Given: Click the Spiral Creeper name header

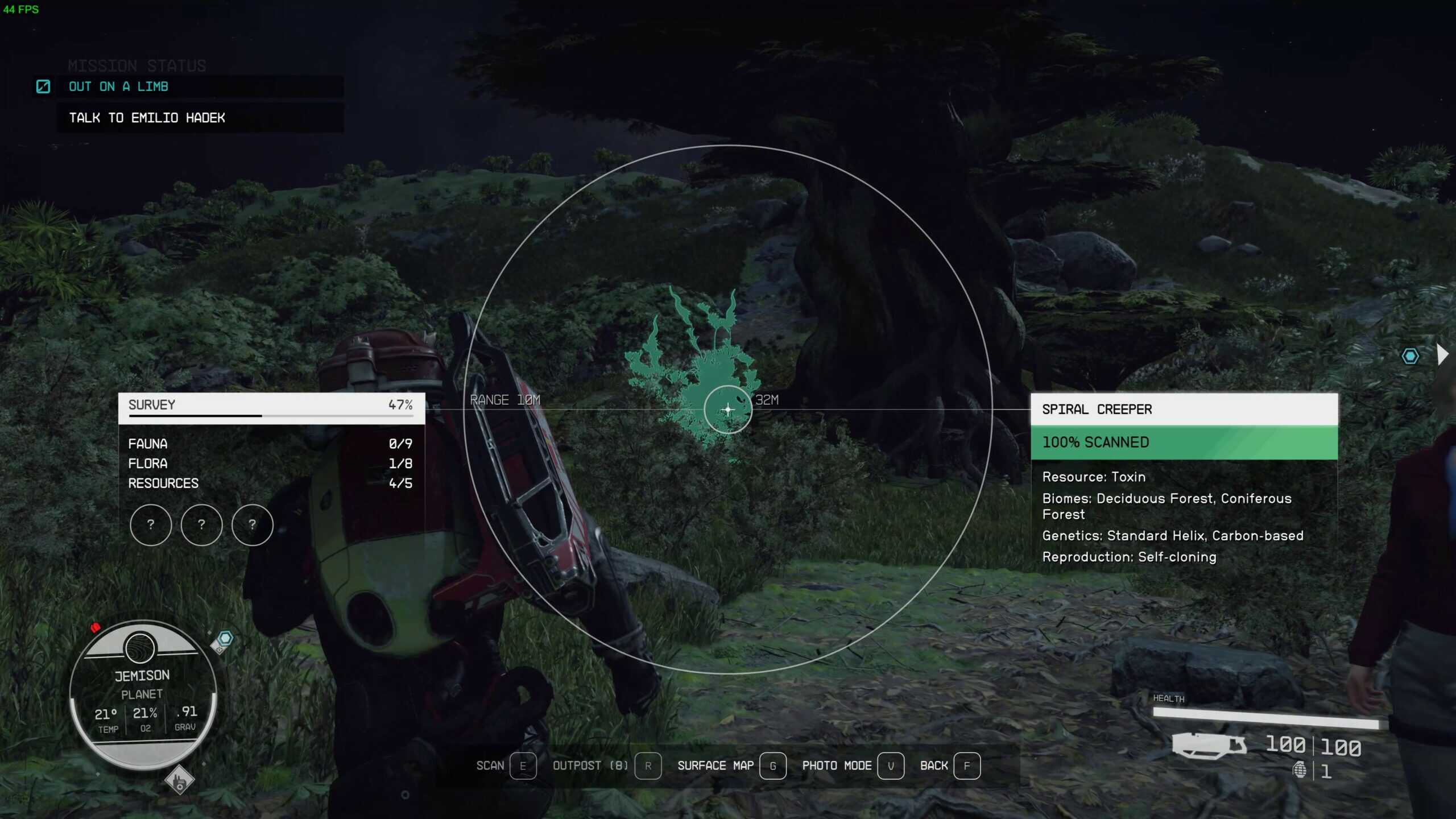Looking at the screenshot, I should click(x=1183, y=409).
